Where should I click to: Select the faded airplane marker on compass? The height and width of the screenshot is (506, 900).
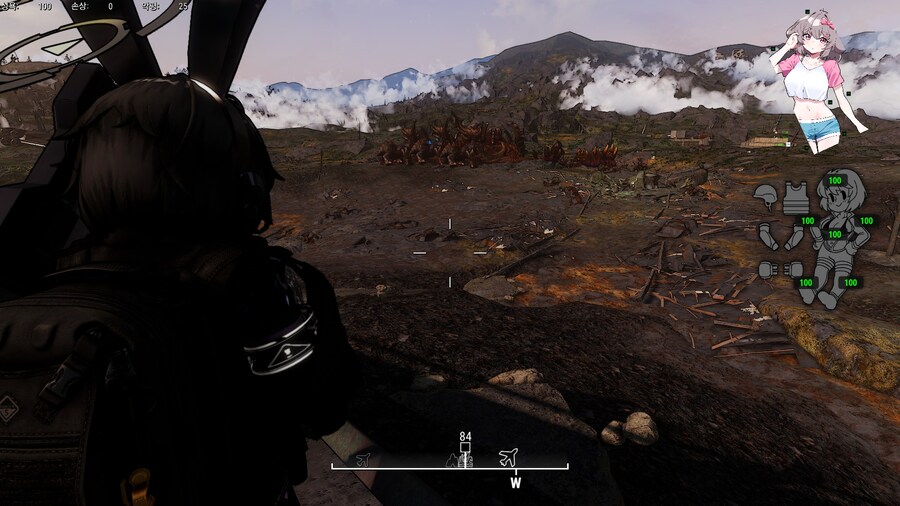pos(362,458)
